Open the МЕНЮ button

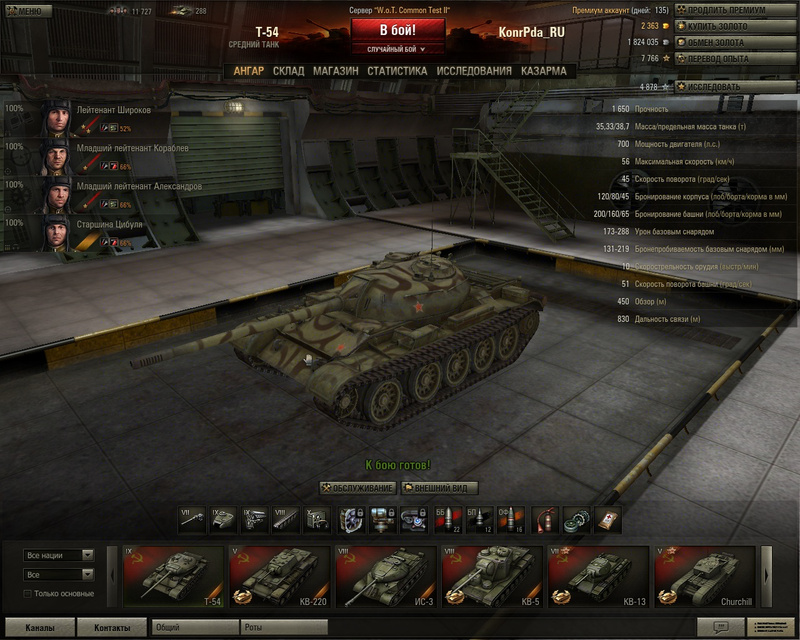25,11
